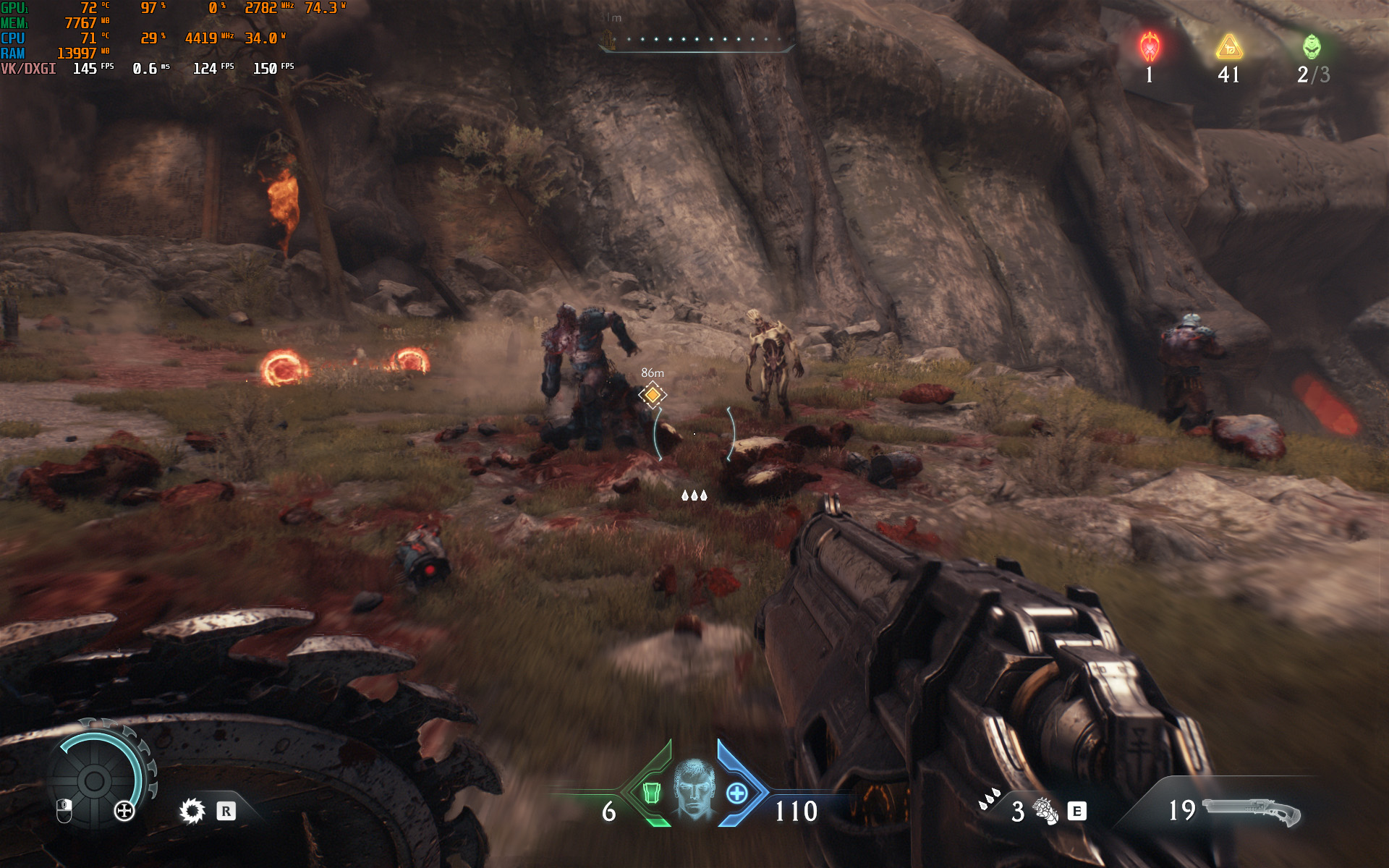
Task: Click the green Slayer helmet lives icon
Action: [x=1312, y=47]
